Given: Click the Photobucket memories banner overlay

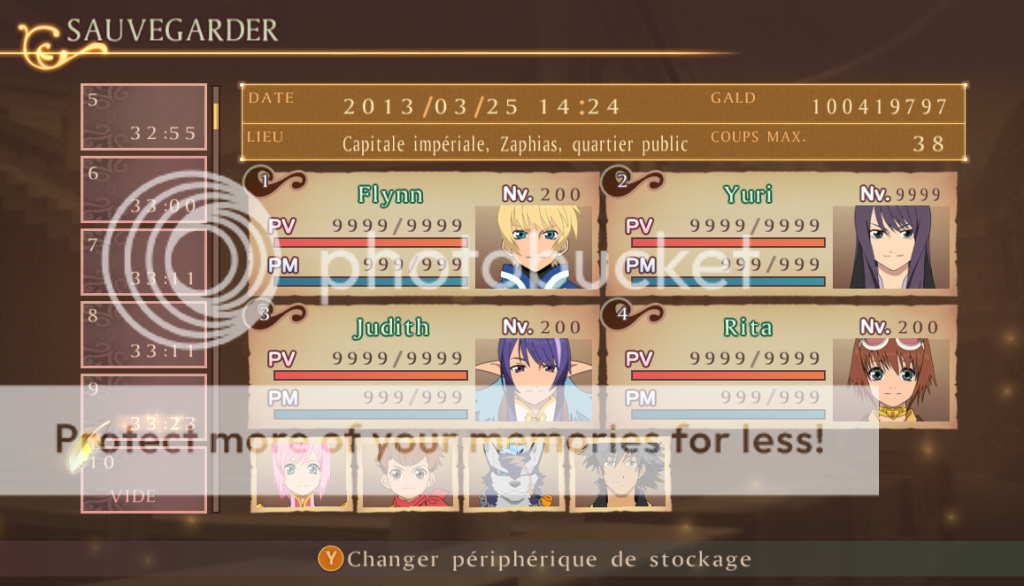Looking at the screenshot, I should pos(440,439).
